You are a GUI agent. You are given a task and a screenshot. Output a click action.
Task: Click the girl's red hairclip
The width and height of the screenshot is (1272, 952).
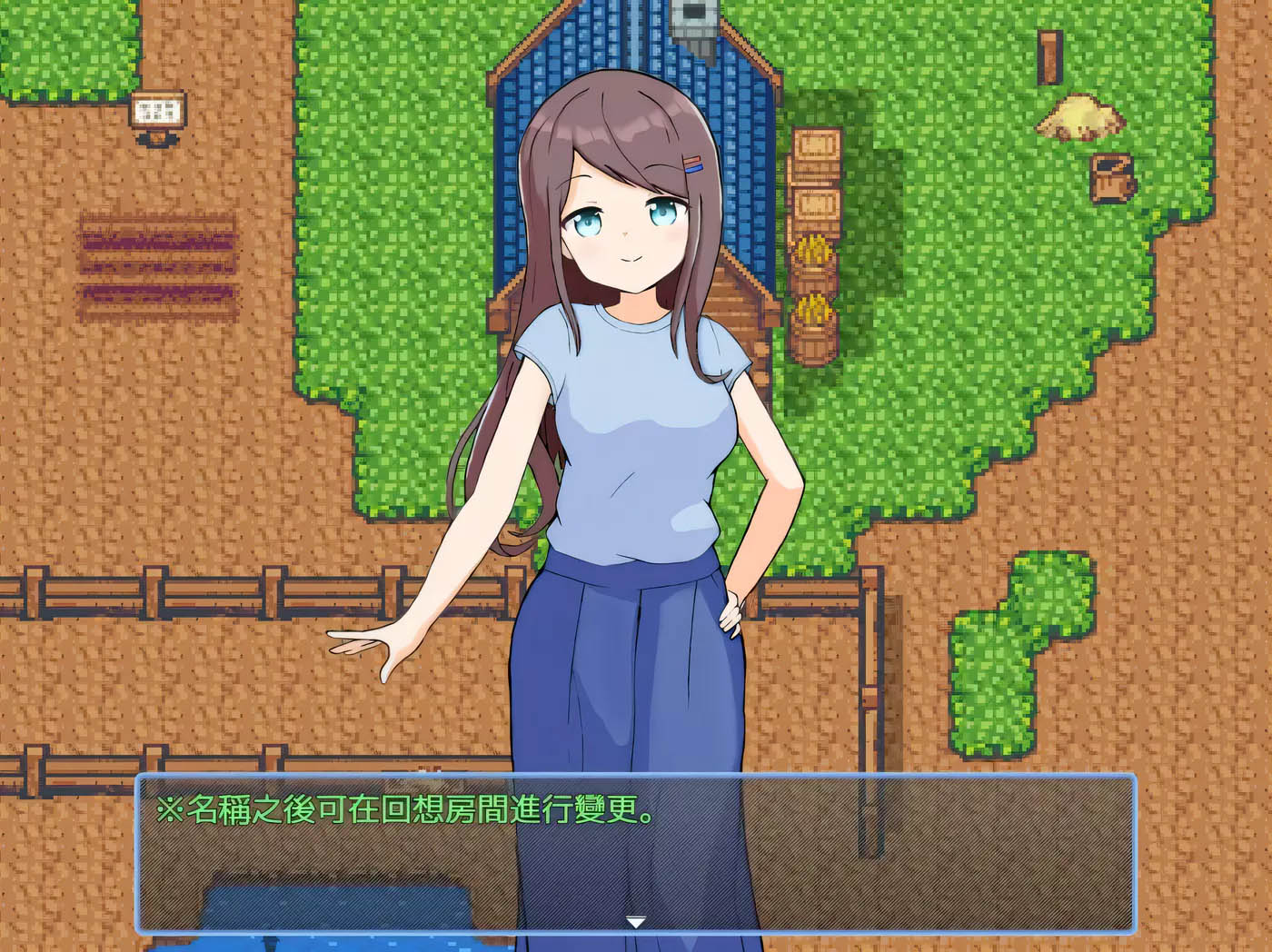[x=692, y=162]
